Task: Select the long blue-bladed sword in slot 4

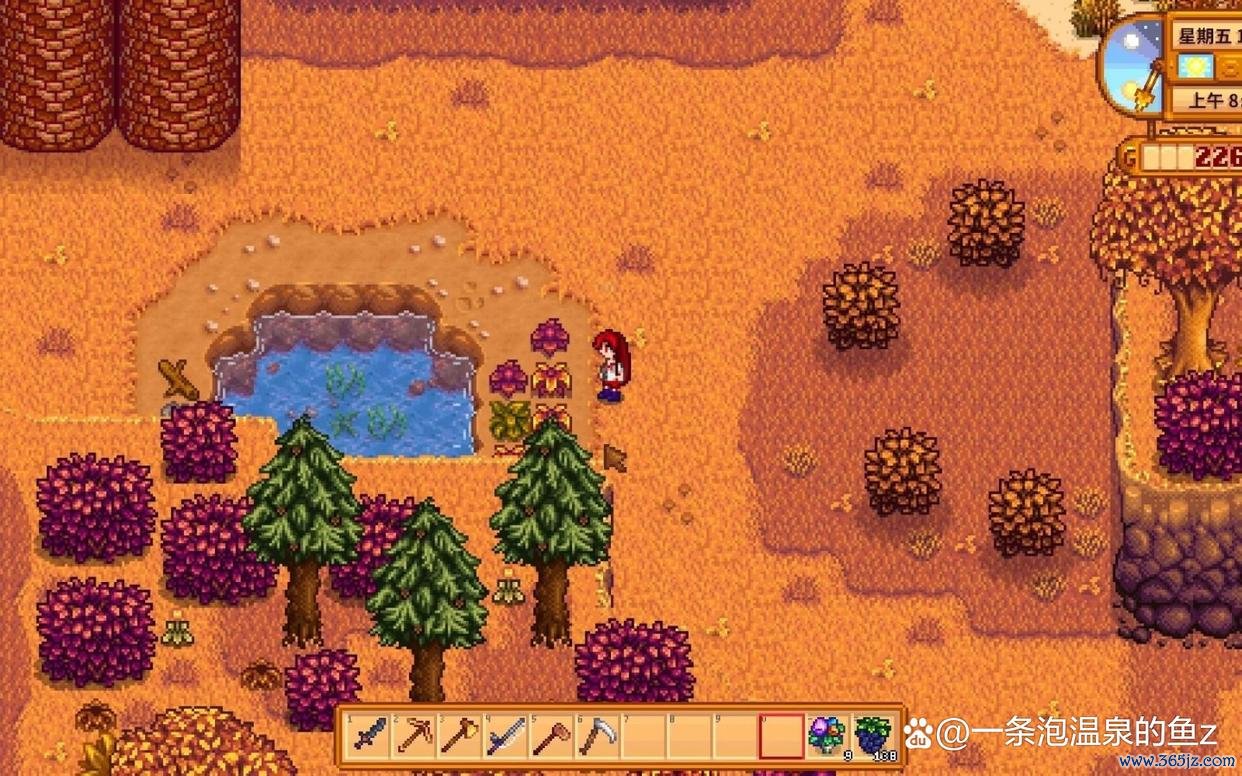Action: (505, 736)
